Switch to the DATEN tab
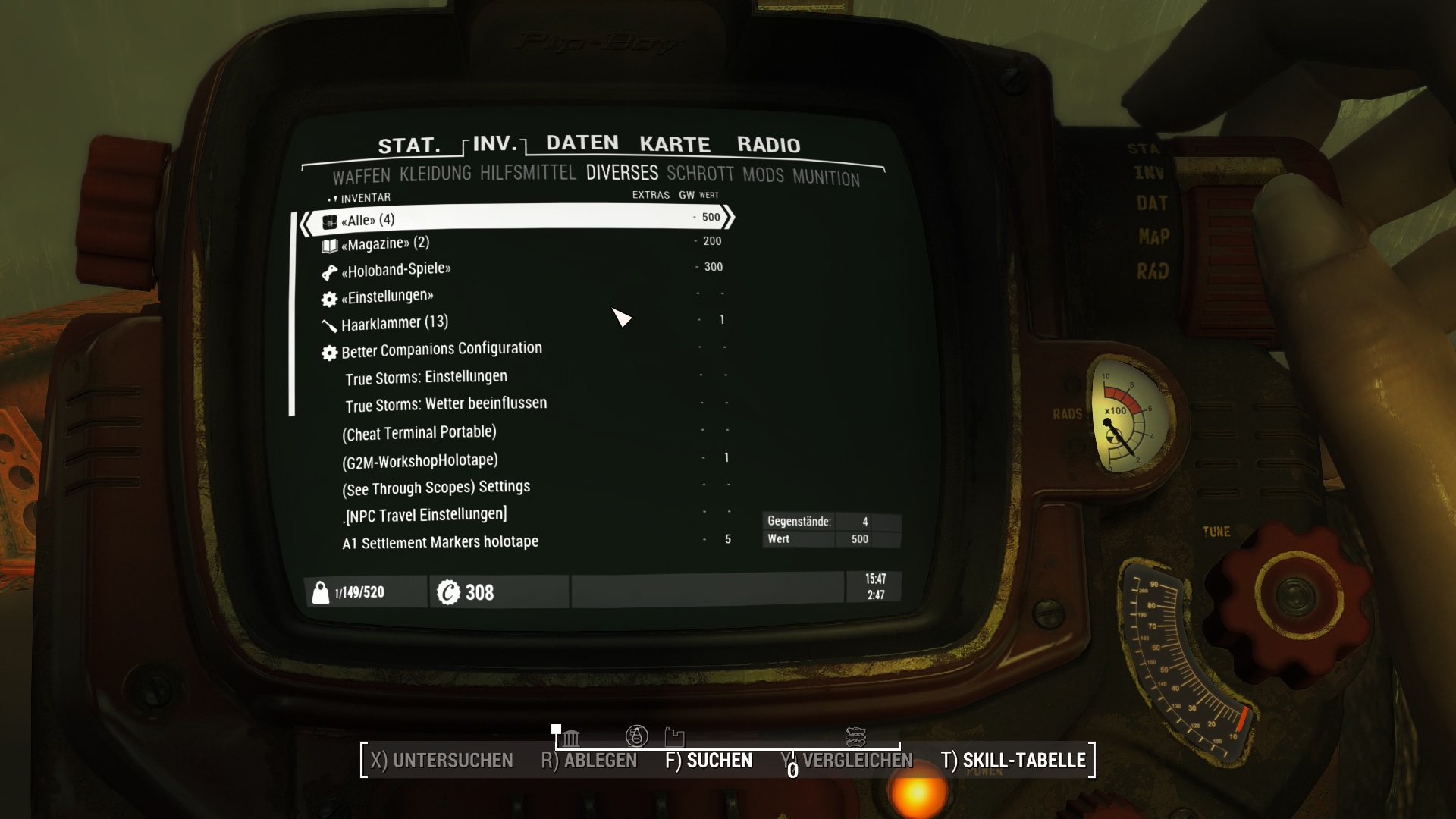 tap(581, 143)
